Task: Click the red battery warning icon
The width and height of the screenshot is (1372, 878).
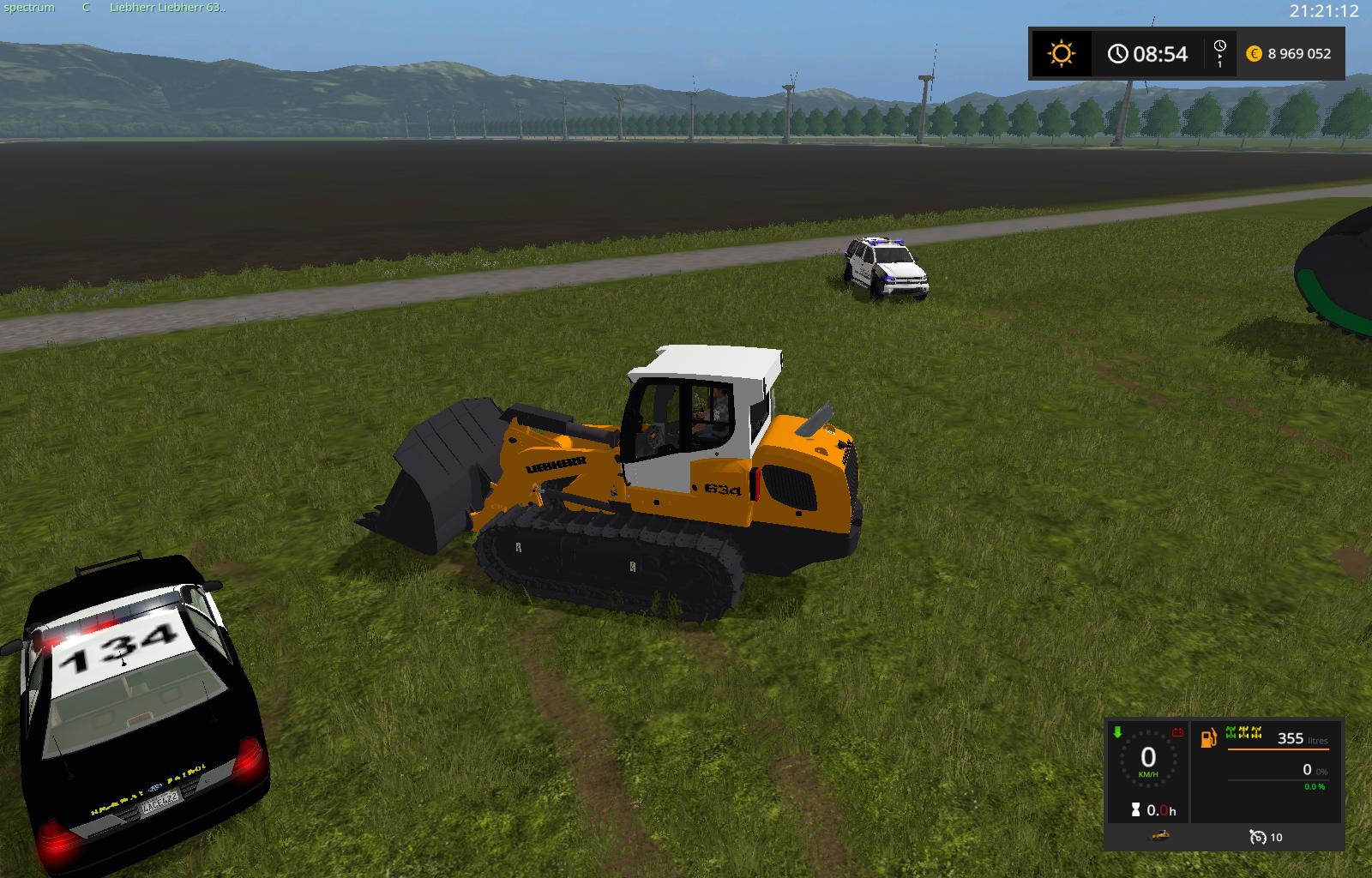Action: pyautogui.click(x=1178, y=732)
